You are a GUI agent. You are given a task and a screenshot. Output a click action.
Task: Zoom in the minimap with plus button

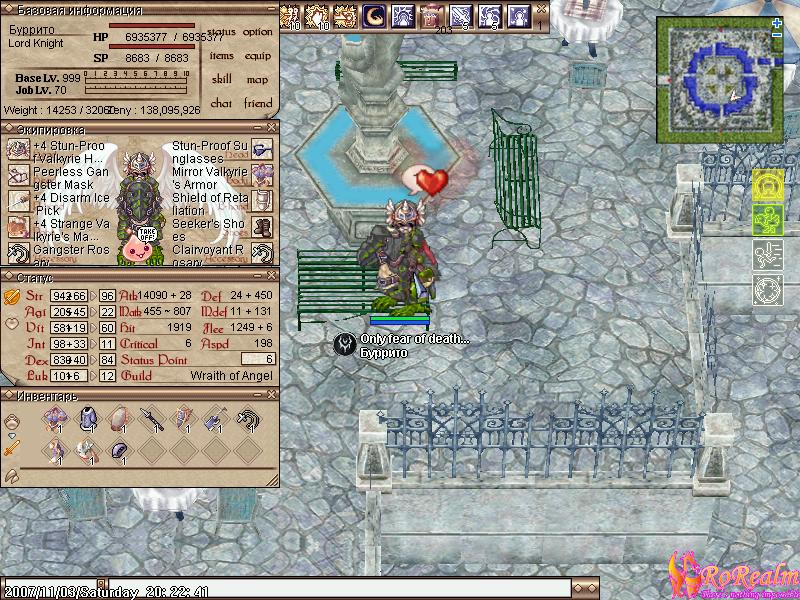pyautogui.click(x=777, y=23)
